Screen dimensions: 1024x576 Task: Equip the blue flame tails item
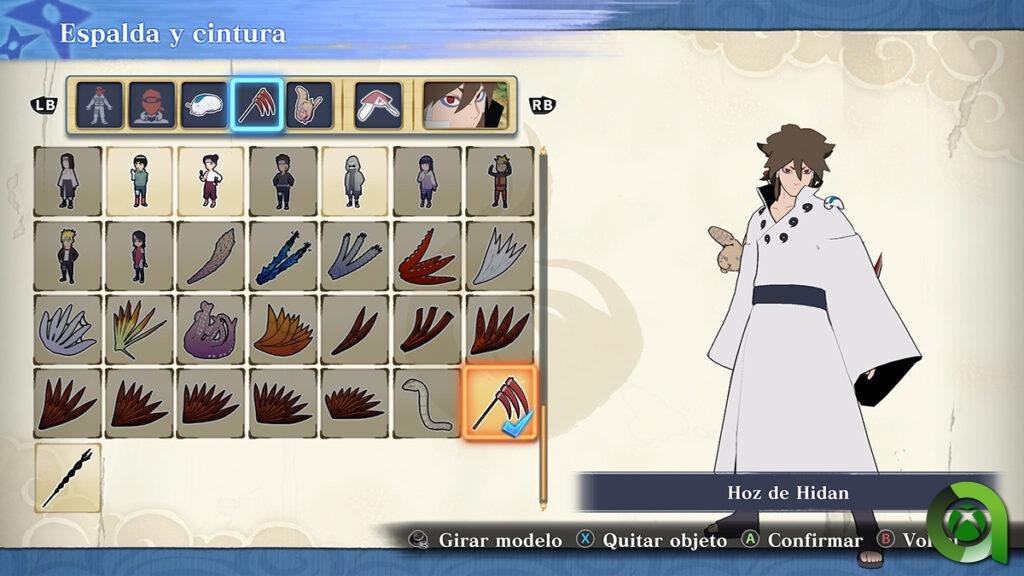pos(283,255)
